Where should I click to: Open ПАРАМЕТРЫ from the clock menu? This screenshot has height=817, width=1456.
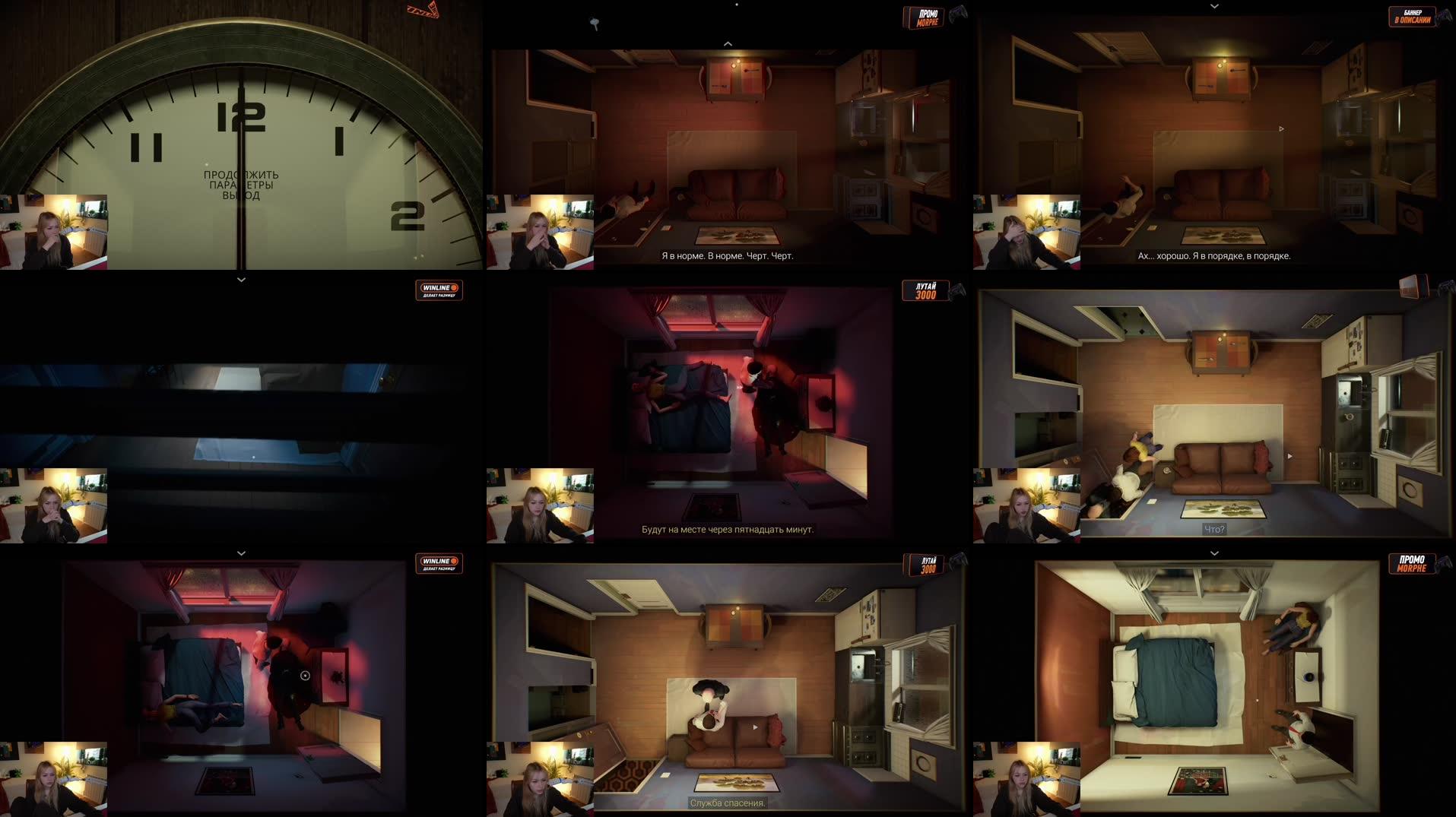click(x=241, y=185)
